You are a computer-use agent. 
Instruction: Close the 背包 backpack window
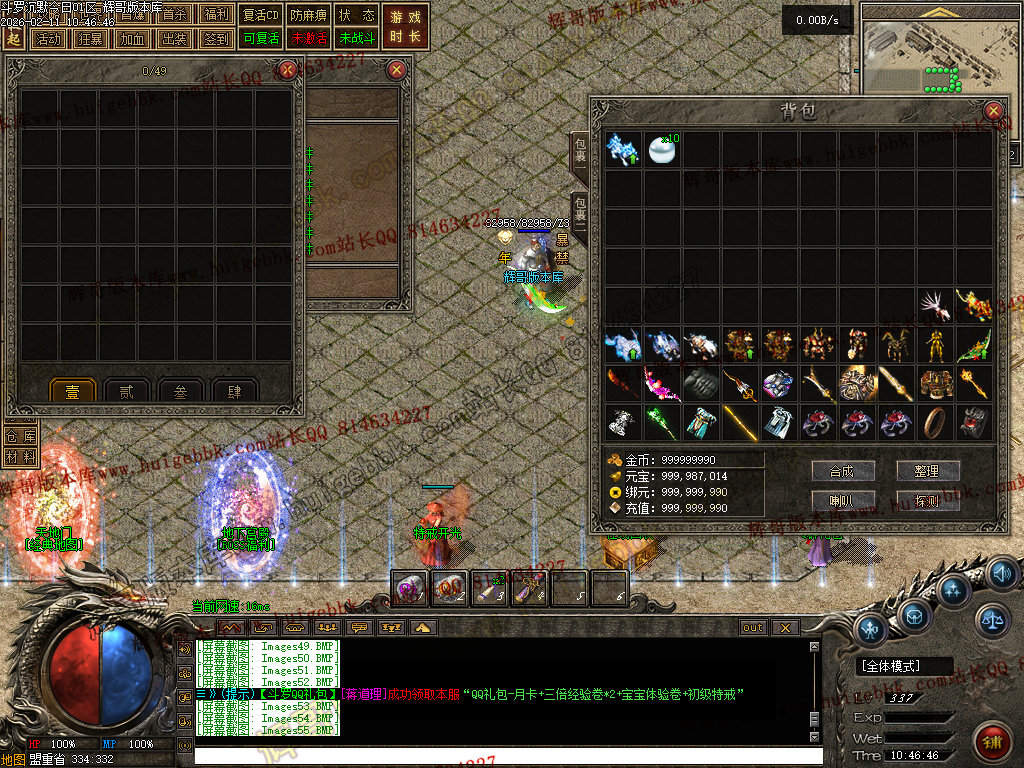[x=993, y=111]
